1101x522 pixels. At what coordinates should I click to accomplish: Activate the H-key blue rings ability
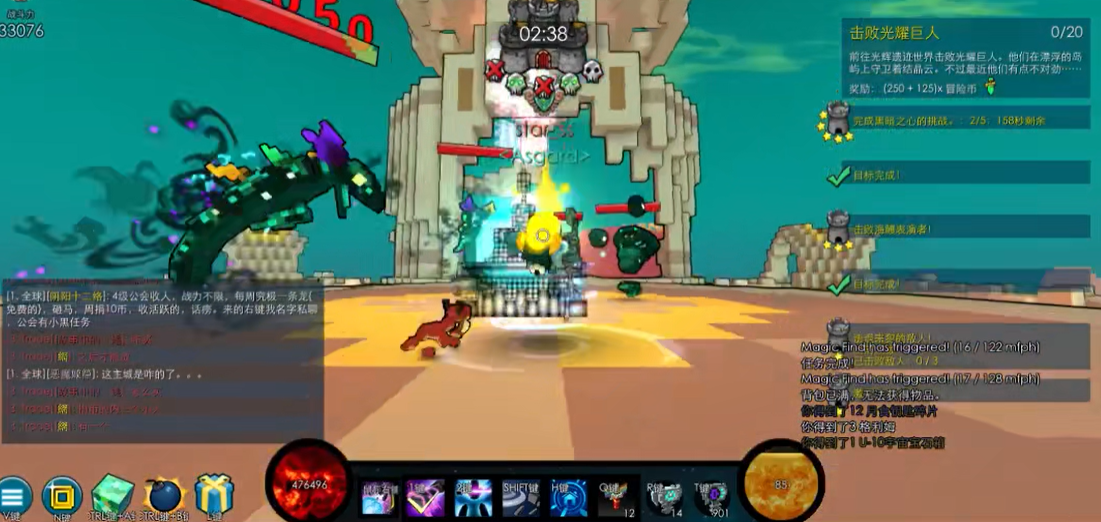[568, 497]
